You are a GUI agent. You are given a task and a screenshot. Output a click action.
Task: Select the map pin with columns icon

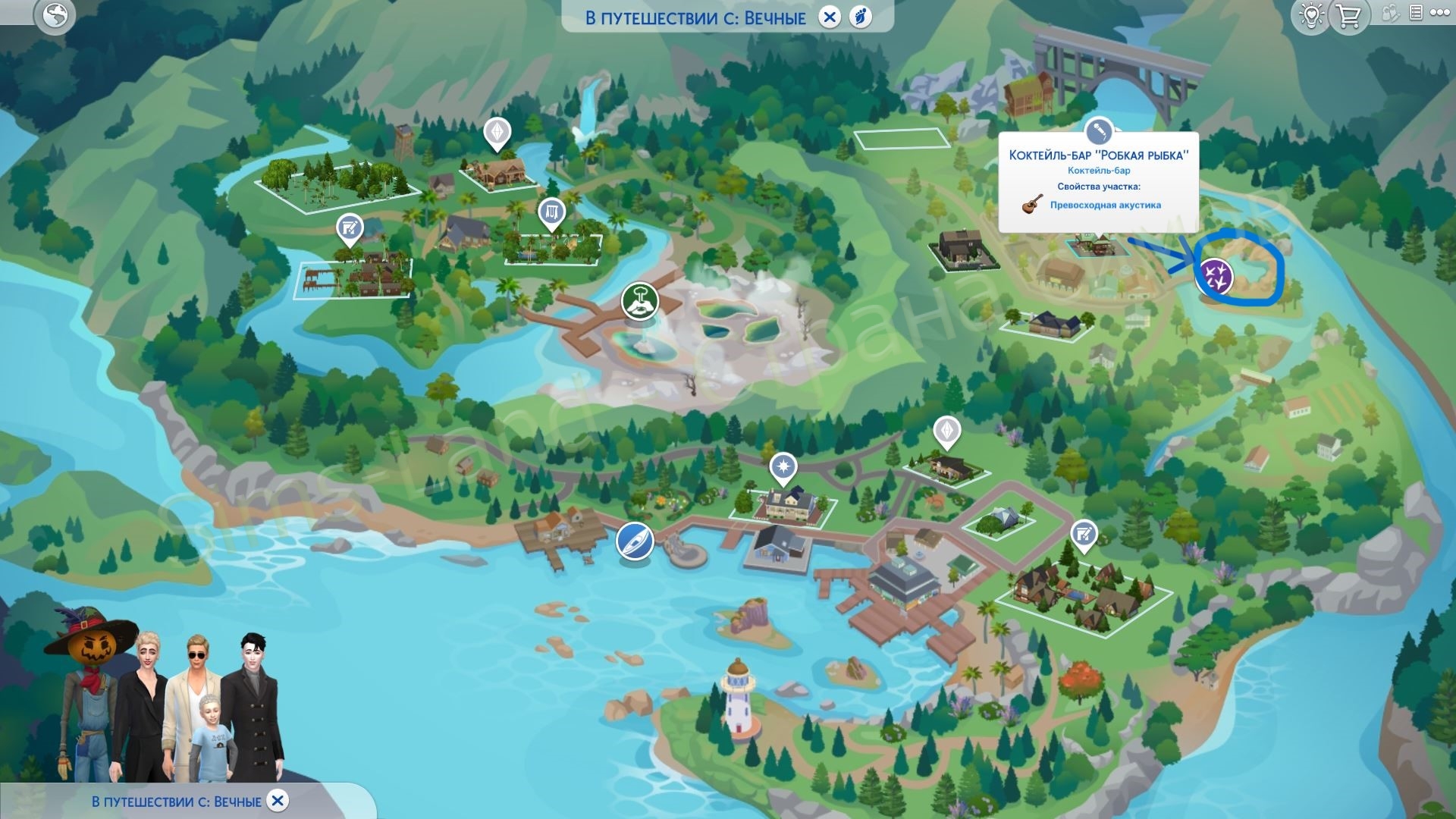[551, 212]
